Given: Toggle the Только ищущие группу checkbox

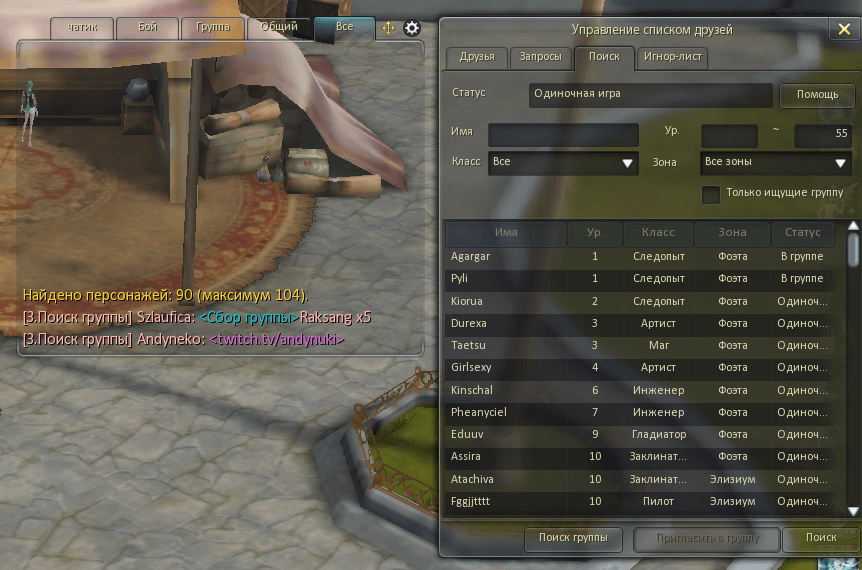Looking at the screenshot, I should point(711,194).
